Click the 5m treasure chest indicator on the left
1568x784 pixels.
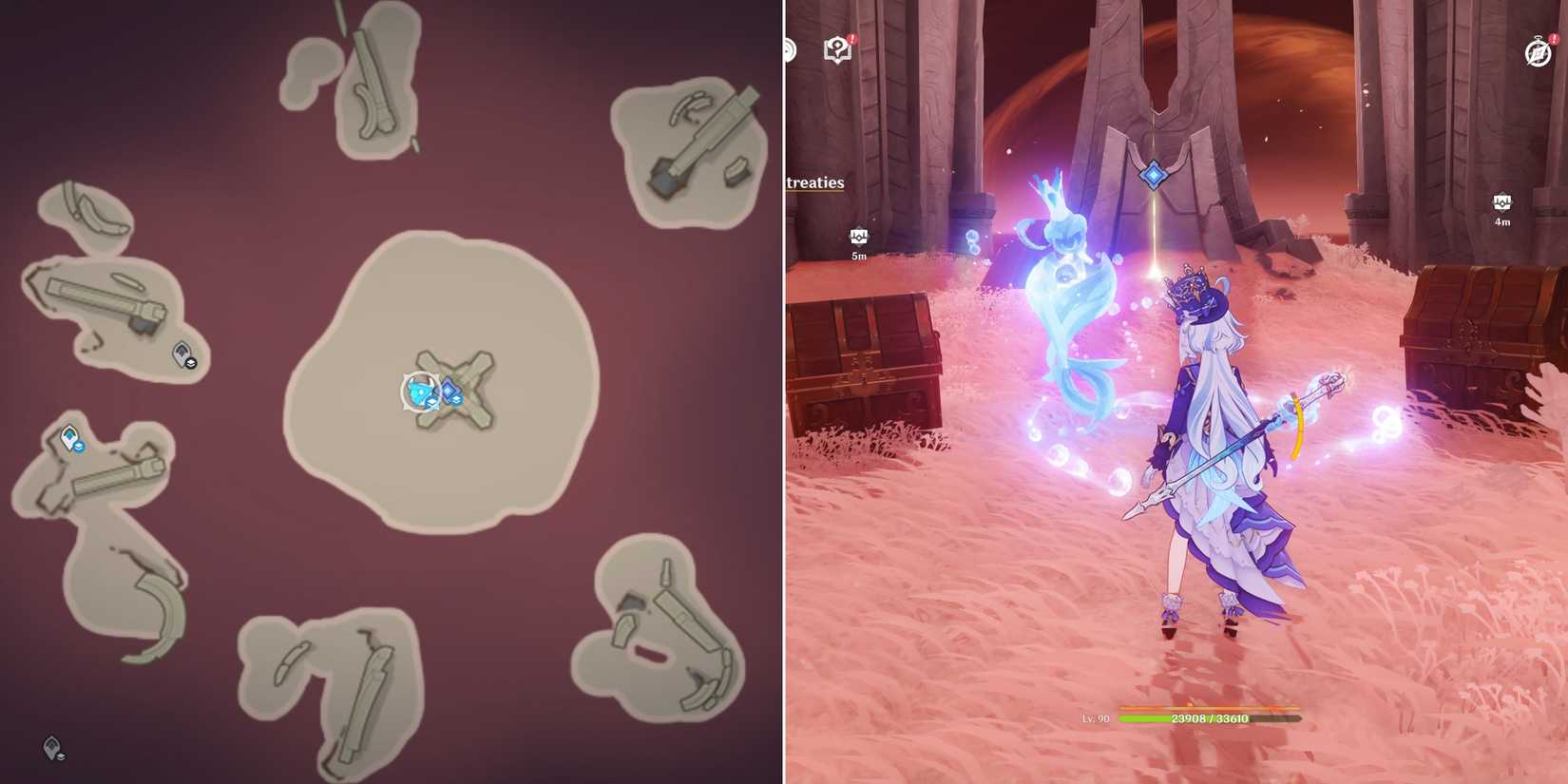858,235
